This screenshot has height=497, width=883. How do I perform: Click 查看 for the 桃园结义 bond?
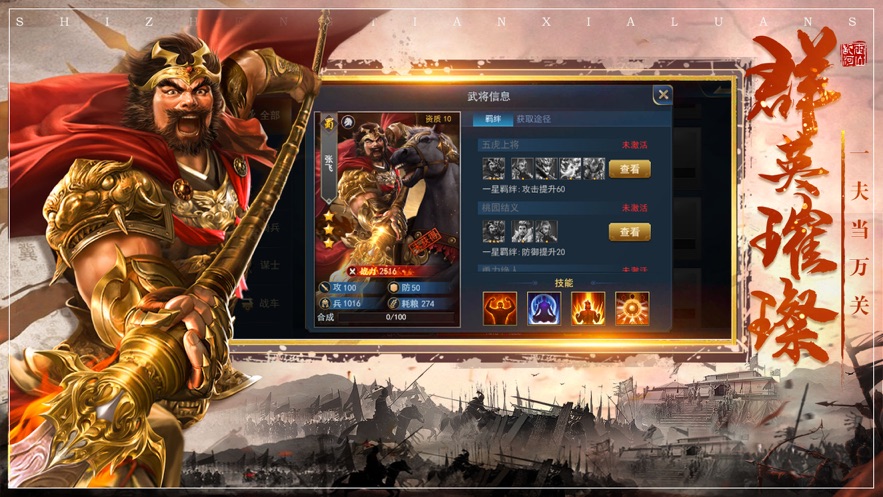pyautogui.click(x=629, y=232)
